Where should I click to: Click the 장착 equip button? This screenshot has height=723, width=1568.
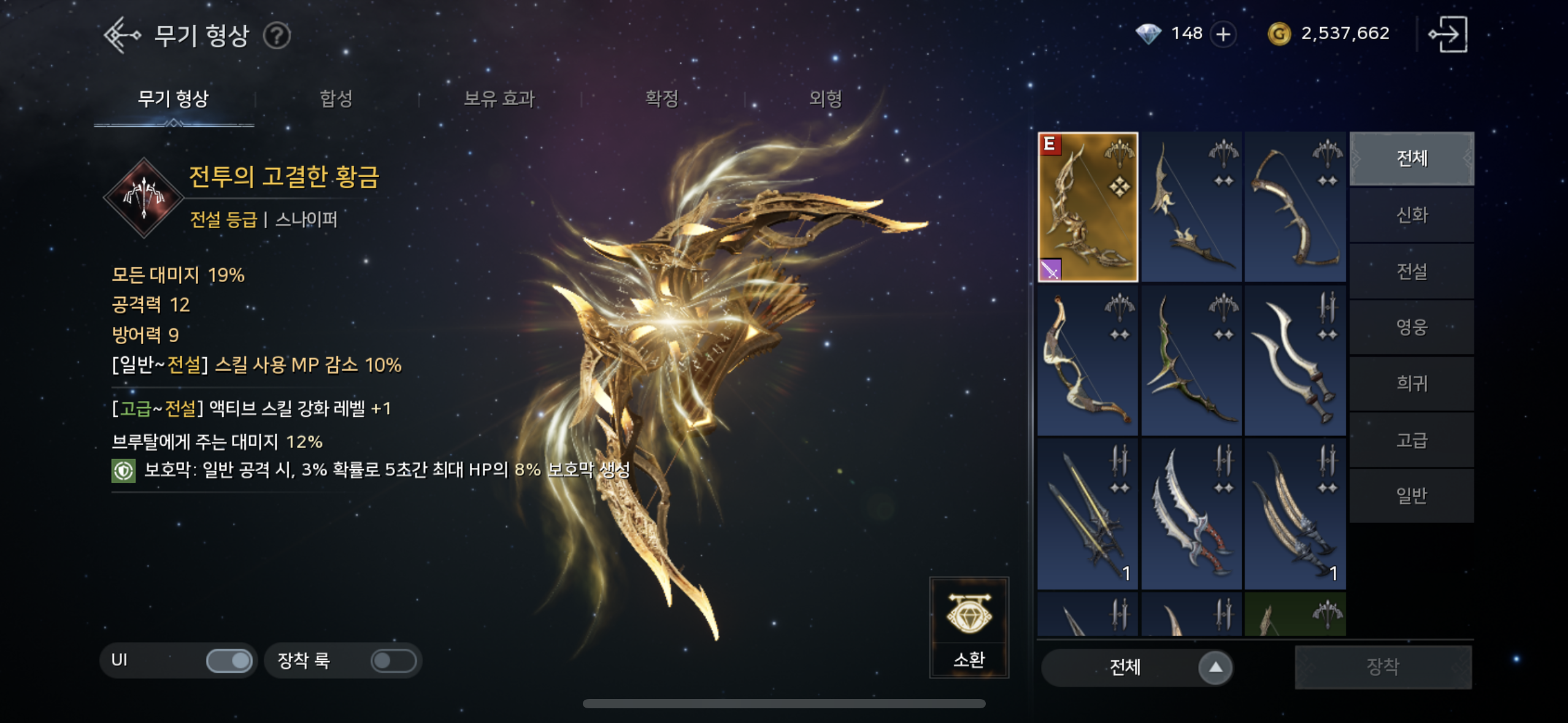1383,667
